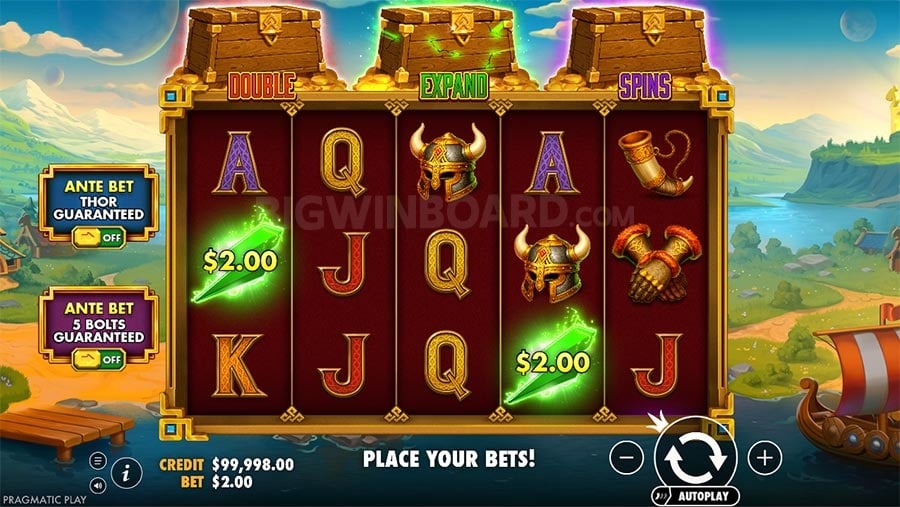Open the game info paytable

pos(126,472)
